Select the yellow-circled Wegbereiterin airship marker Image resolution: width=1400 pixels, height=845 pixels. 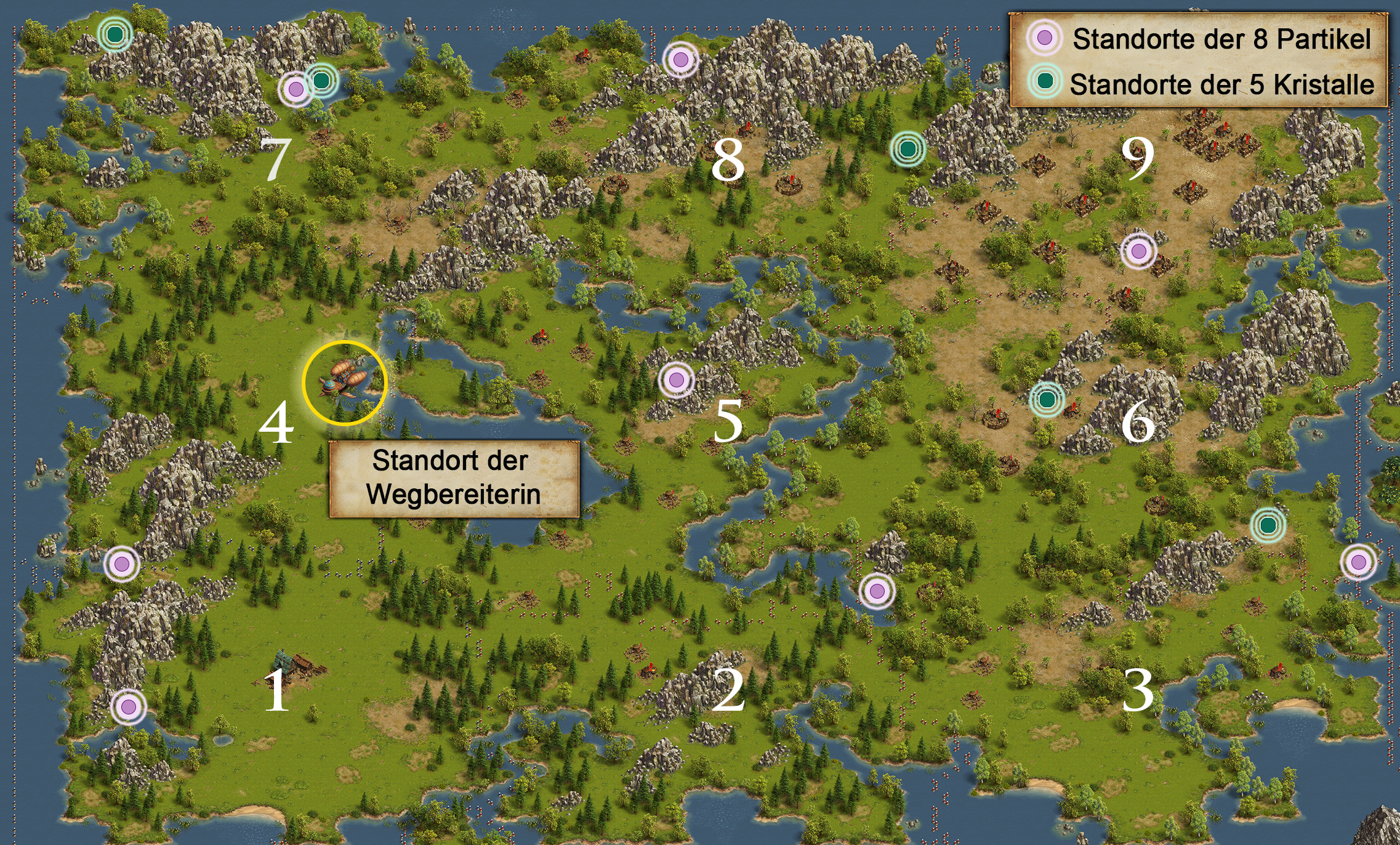point(345,382)
